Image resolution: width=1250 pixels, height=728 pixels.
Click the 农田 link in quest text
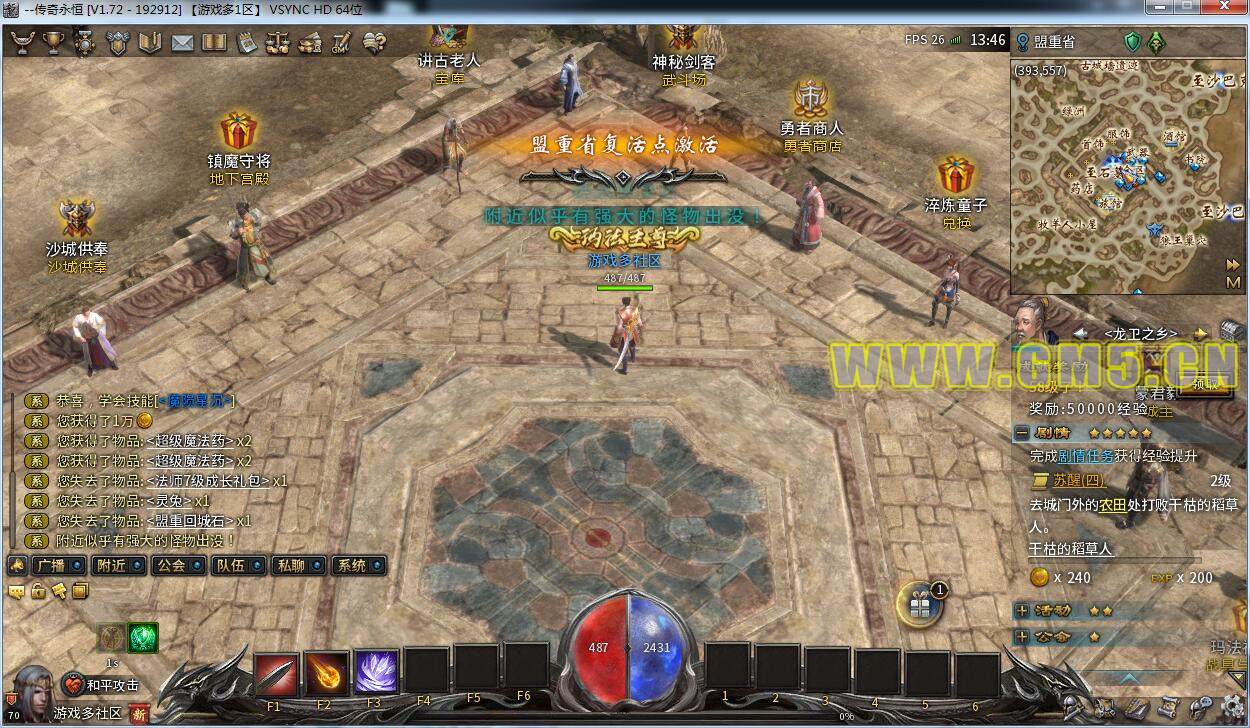pos(1112,505)
